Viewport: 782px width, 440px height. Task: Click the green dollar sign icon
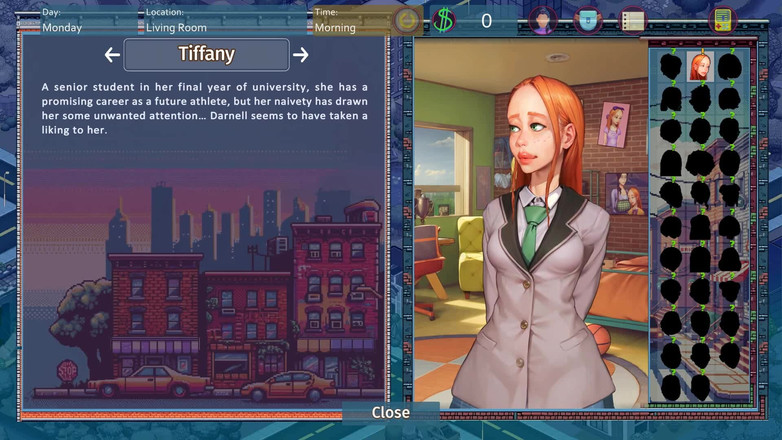click(x=444, y=20)
